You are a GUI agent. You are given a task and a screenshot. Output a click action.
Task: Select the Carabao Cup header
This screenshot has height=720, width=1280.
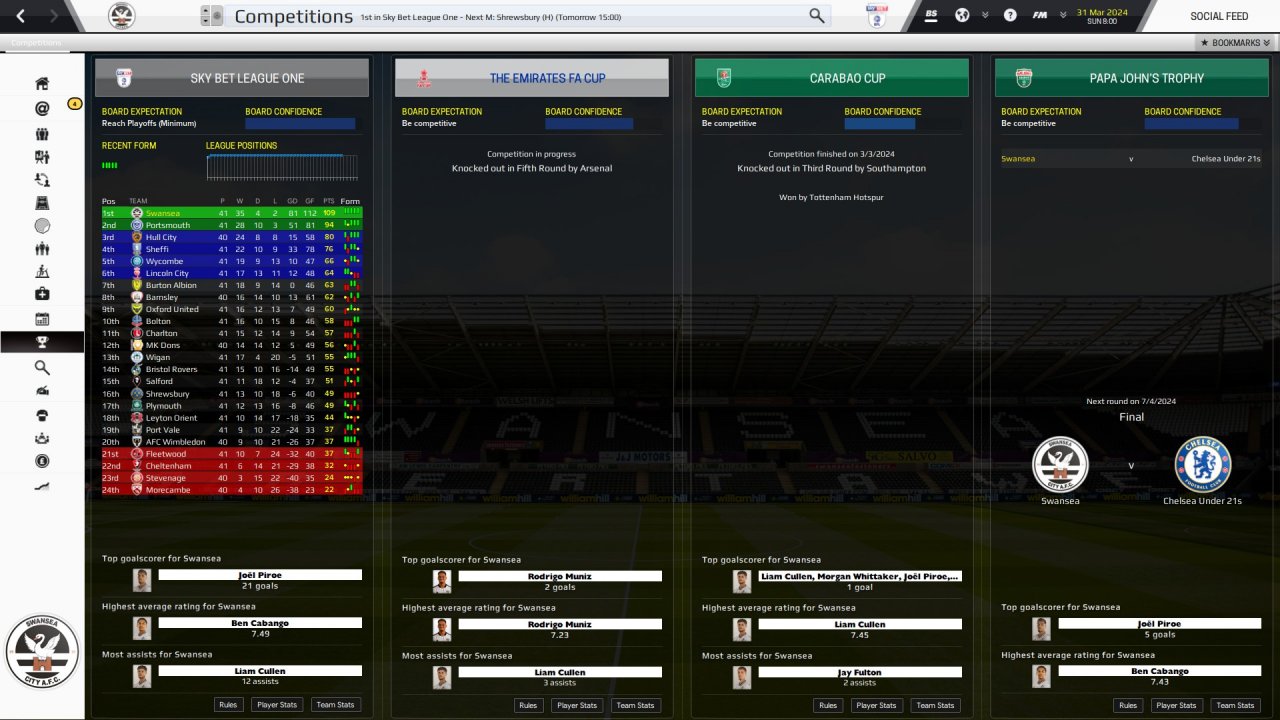click(x=832, y=78)
